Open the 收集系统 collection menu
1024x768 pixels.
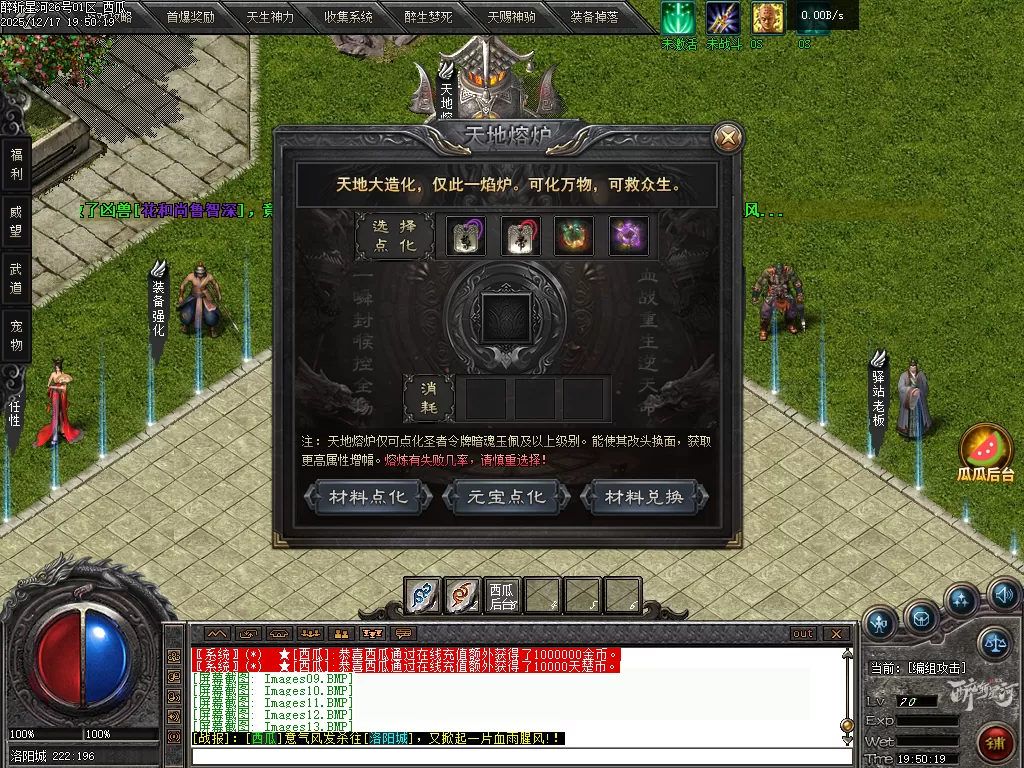click(x=349, y=17)
